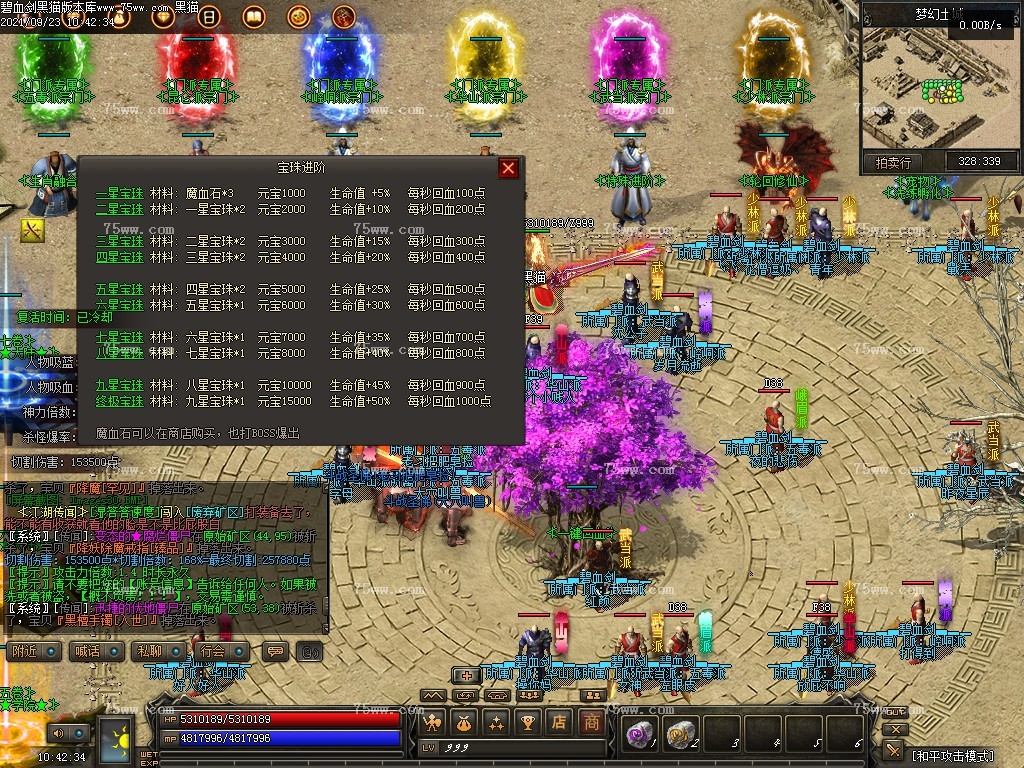
Task: Choose the 五星宝珠 upgrade link
Action: [x=120, y=289]
